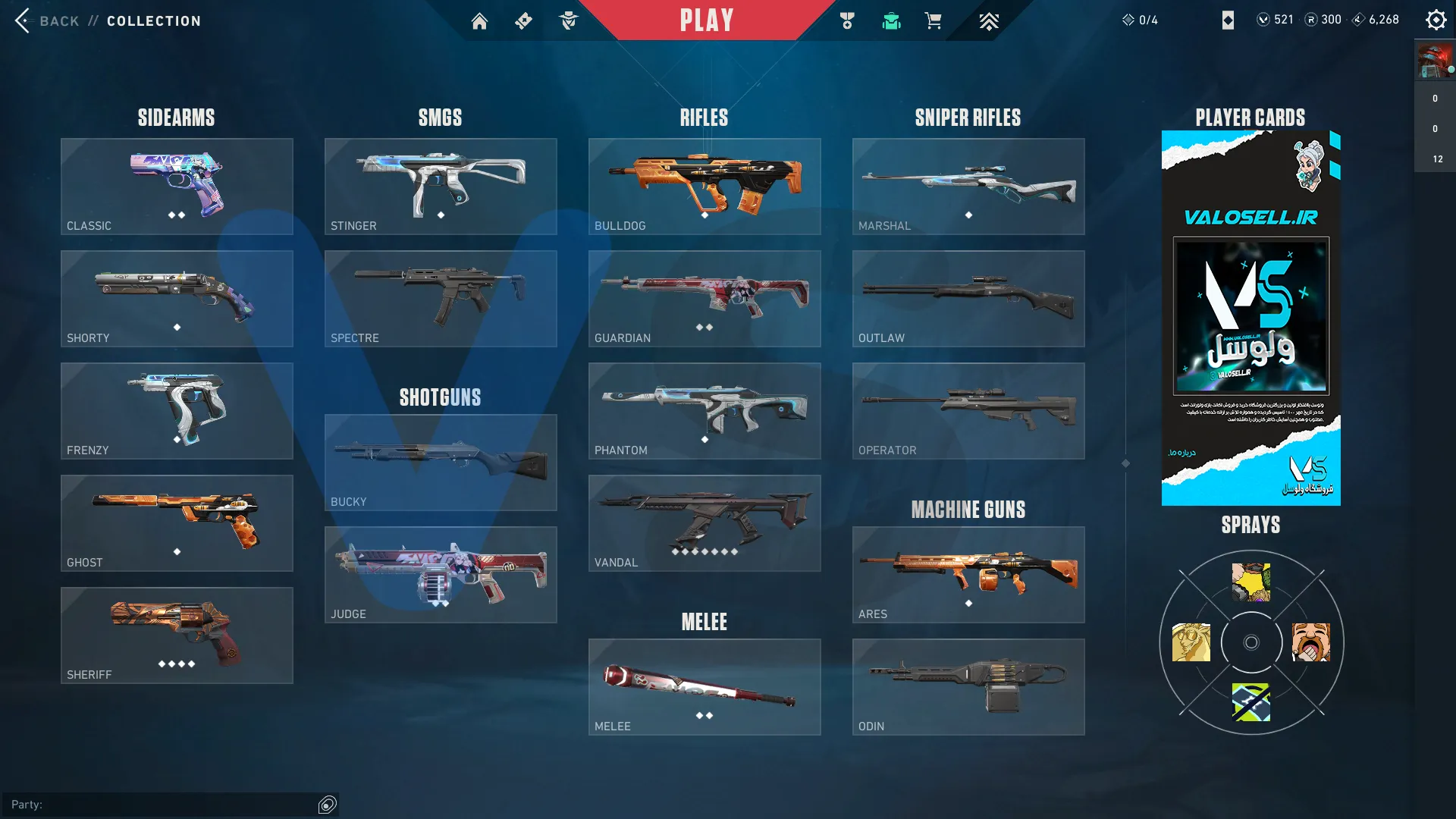The image size is (1456, 819).
Task: Open the Melee weapon slot
Action: click(x=704, y=687)
